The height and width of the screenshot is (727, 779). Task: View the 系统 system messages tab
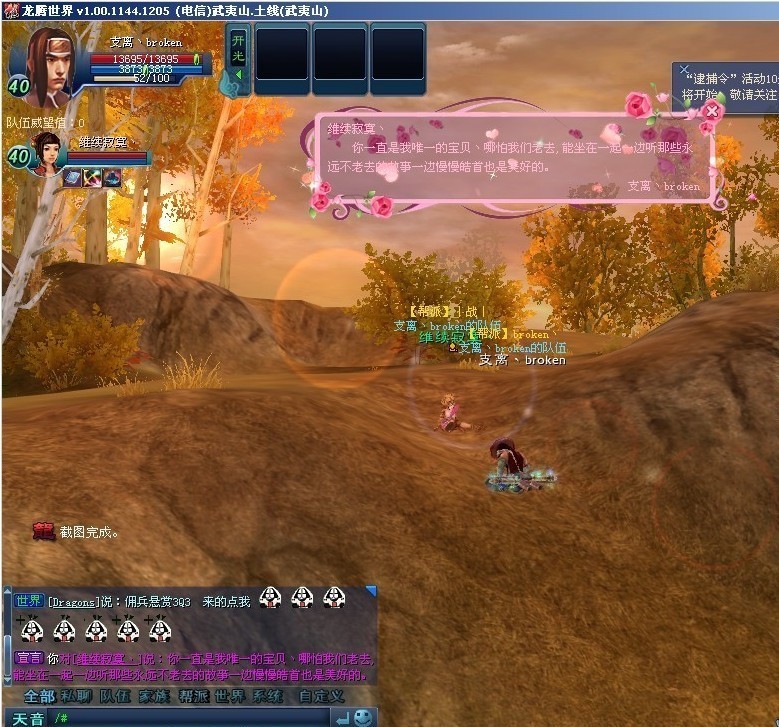[267, 696]
